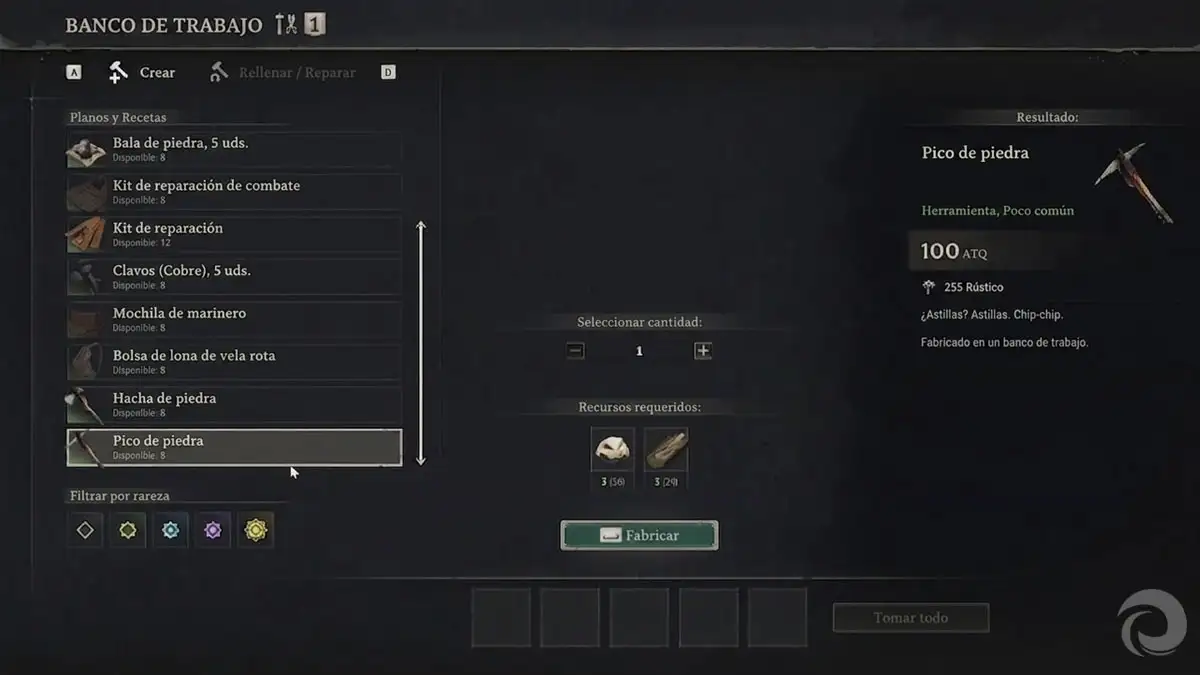Decrease quantity with the minus button
This screenshot has height=675, width=1200.
coord(575,351)
